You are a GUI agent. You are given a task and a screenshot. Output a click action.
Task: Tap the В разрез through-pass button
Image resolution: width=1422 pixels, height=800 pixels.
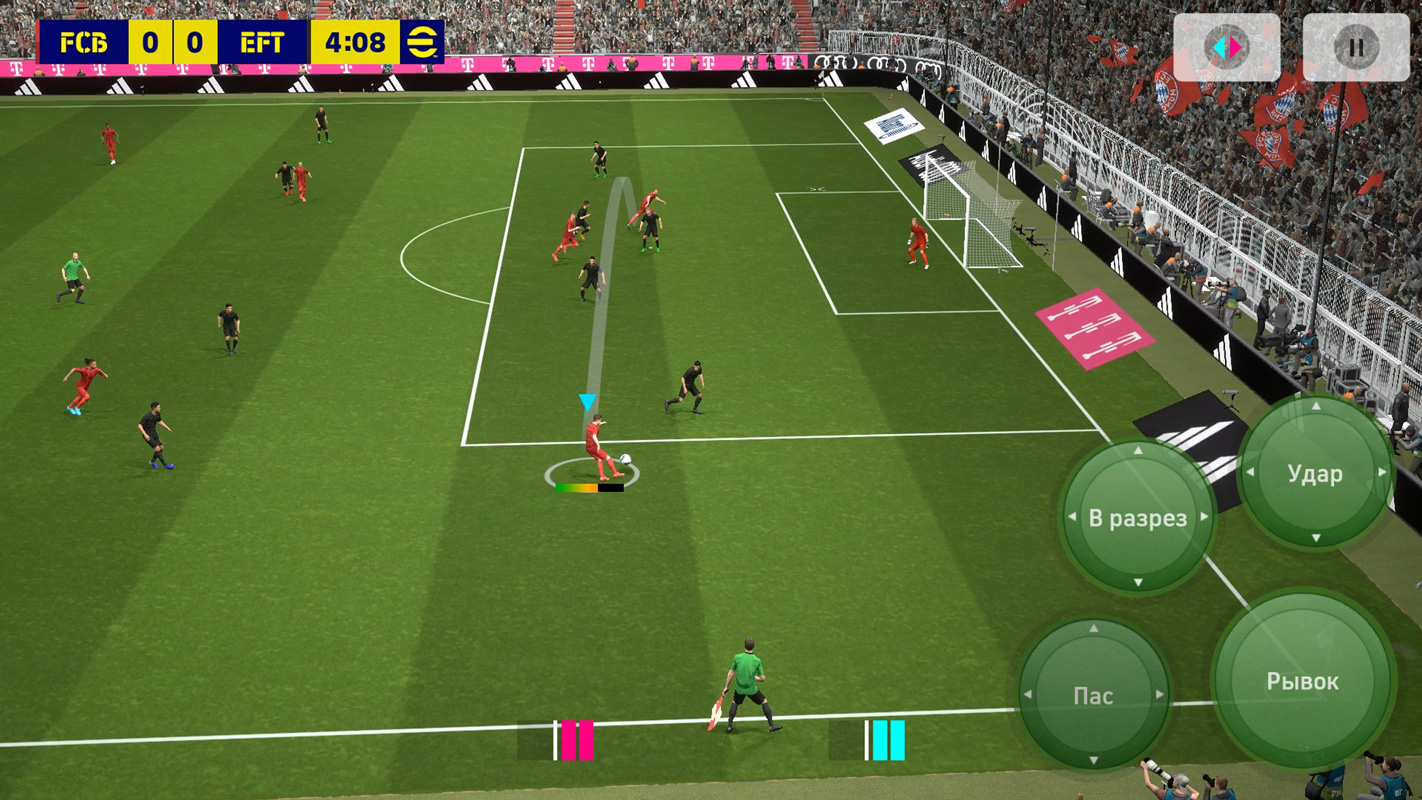pos(1137,518)
